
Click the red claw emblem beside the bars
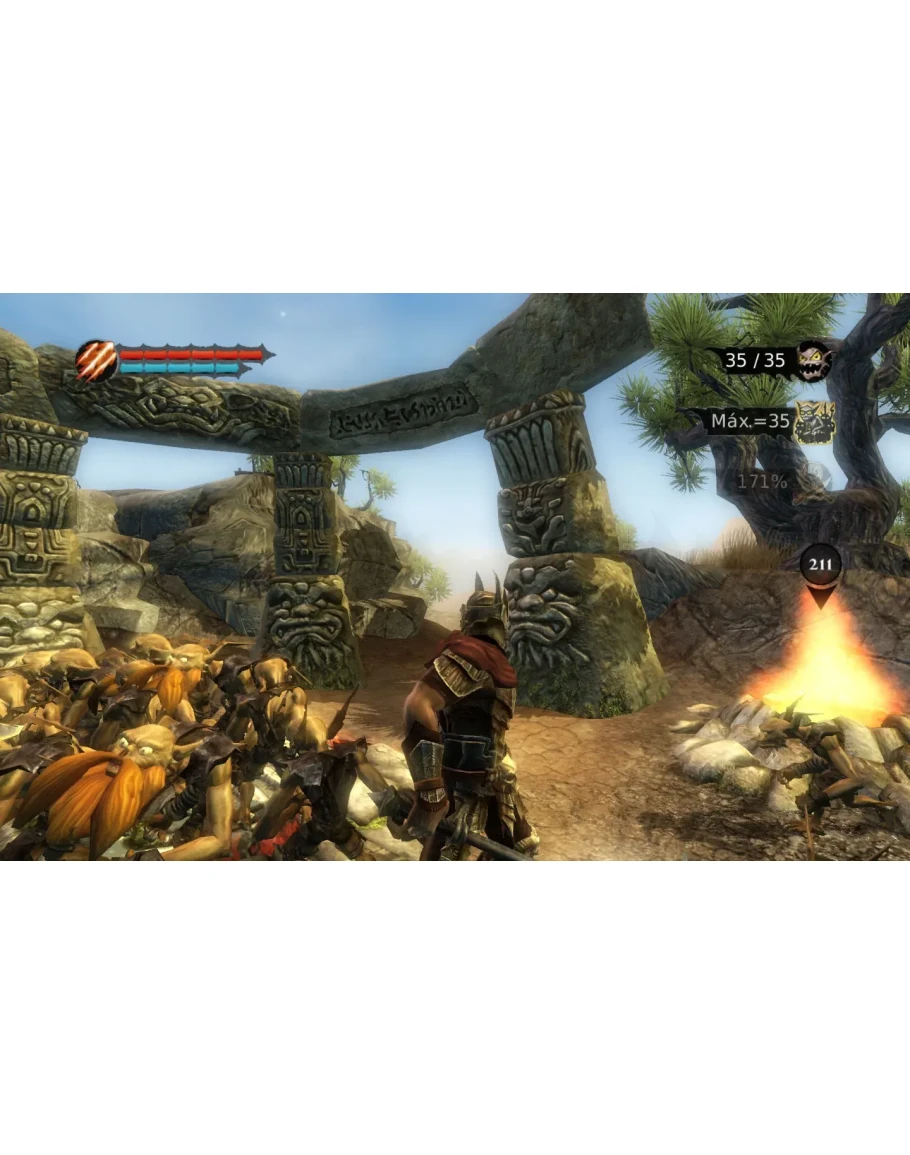pos(97,360)
